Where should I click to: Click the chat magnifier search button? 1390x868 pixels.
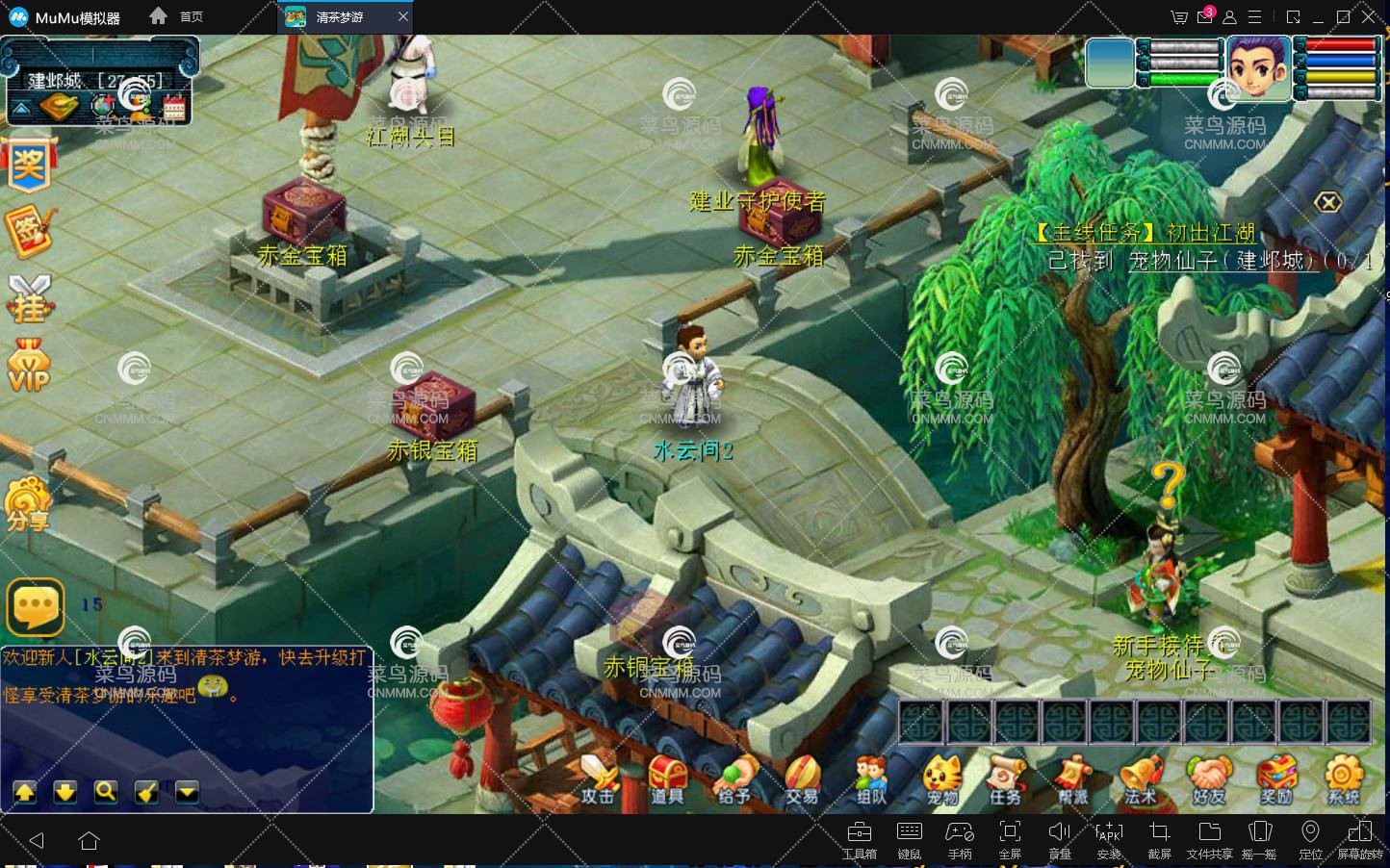(106, 792)
